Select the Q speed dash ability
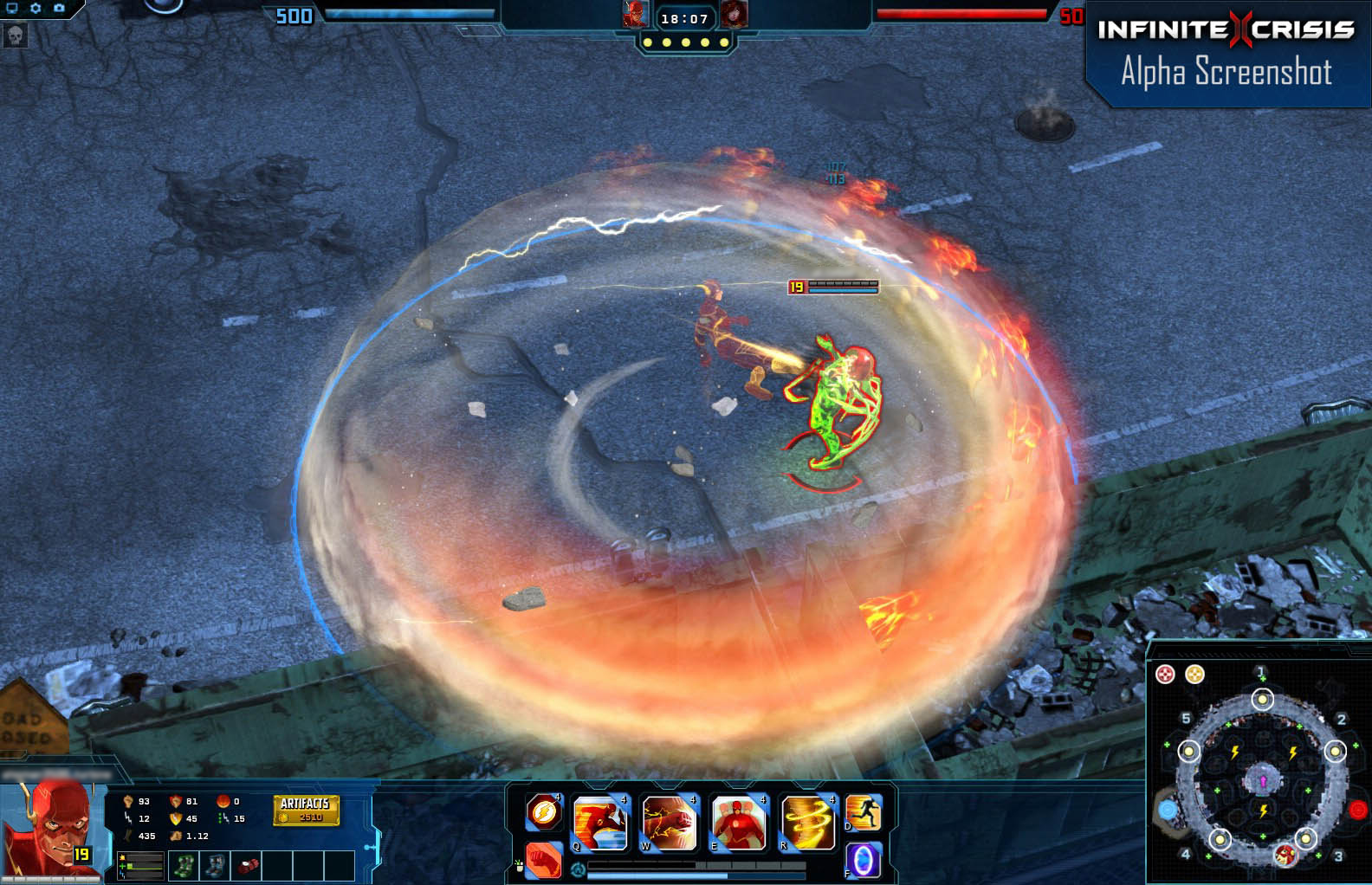 tap(600, 824)
